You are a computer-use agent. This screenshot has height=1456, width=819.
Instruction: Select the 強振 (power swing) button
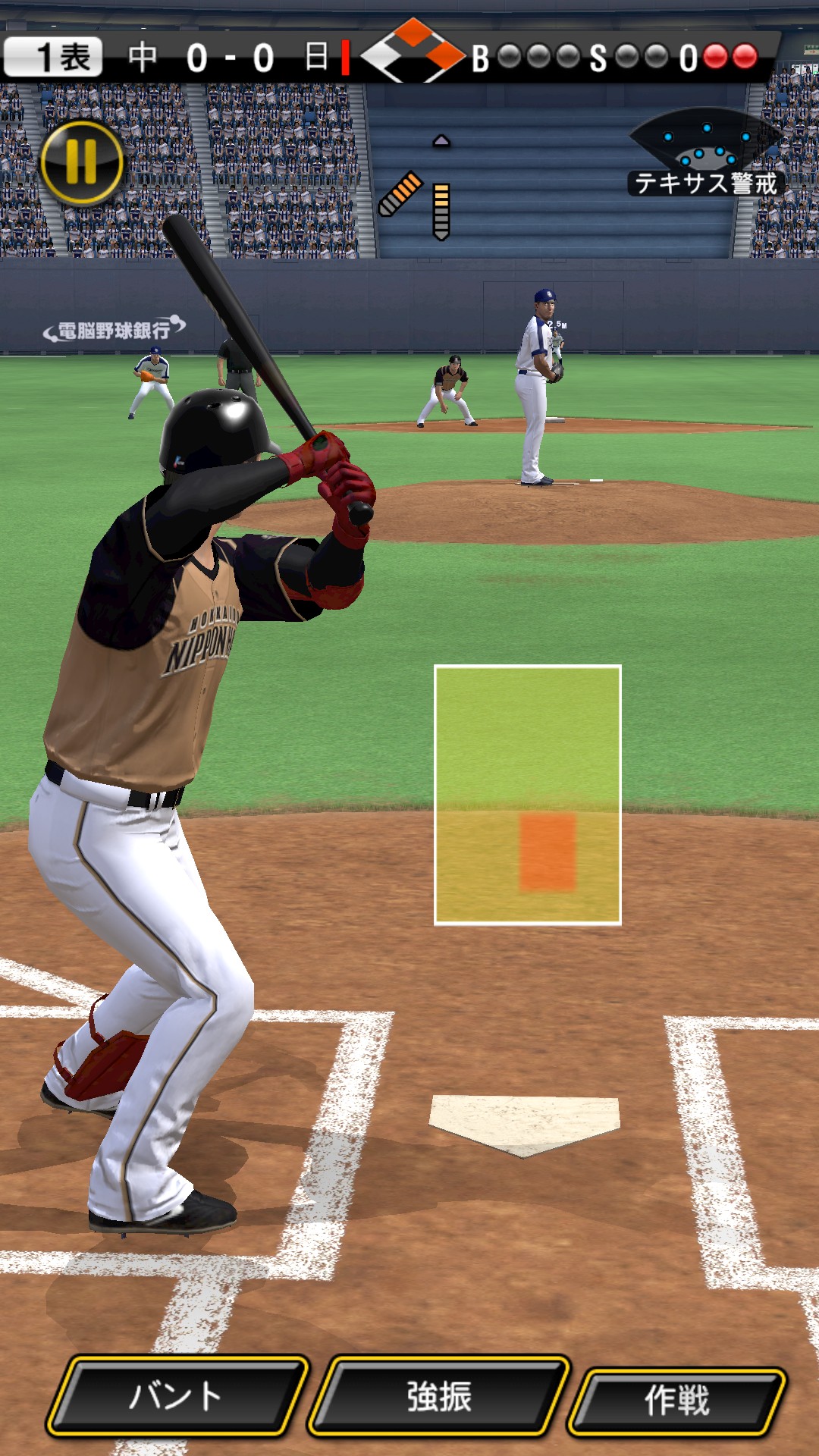tap(439, 1395)
